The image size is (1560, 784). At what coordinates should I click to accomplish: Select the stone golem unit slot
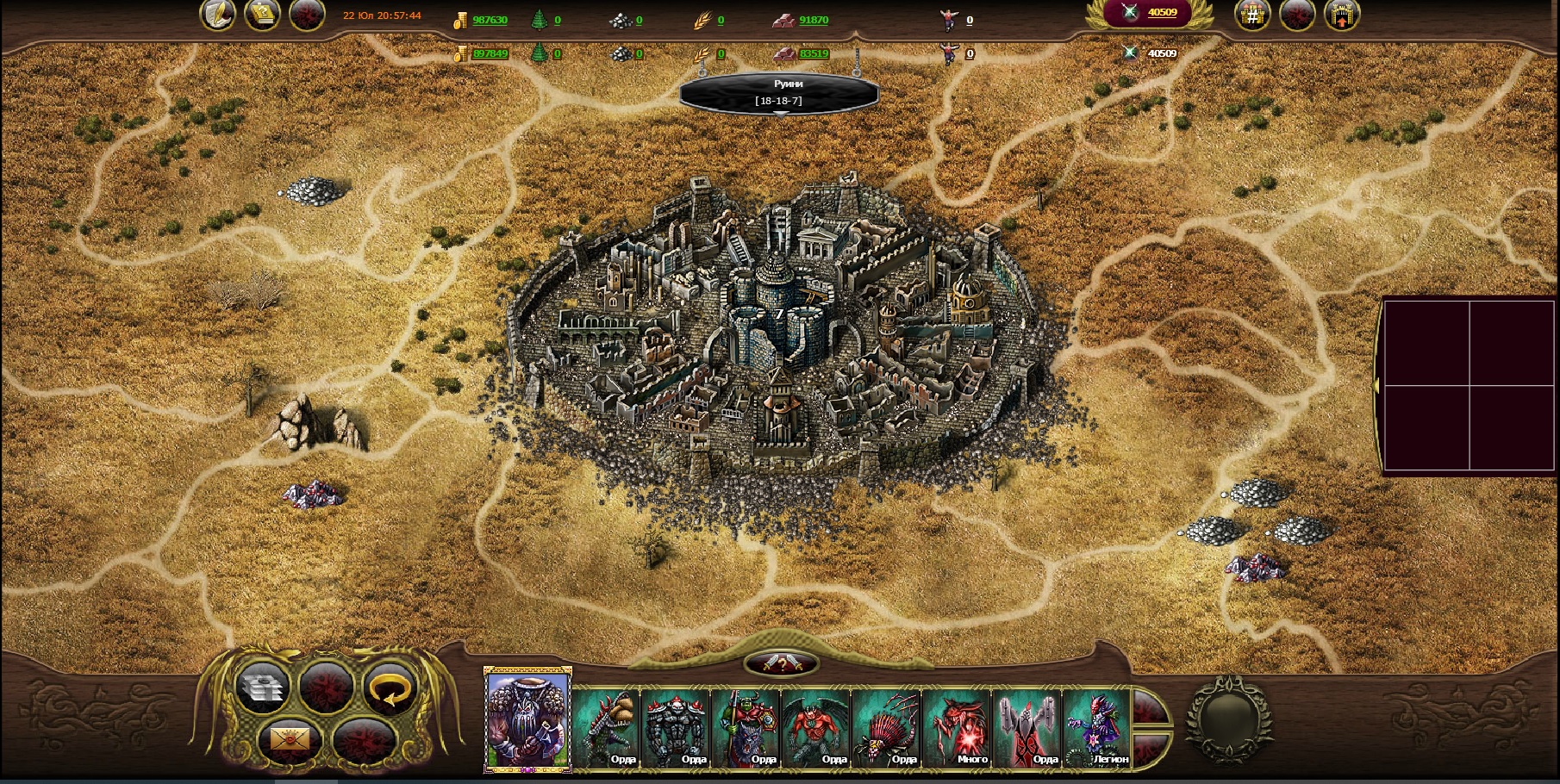pyautogui.click(x=677, y=728)
